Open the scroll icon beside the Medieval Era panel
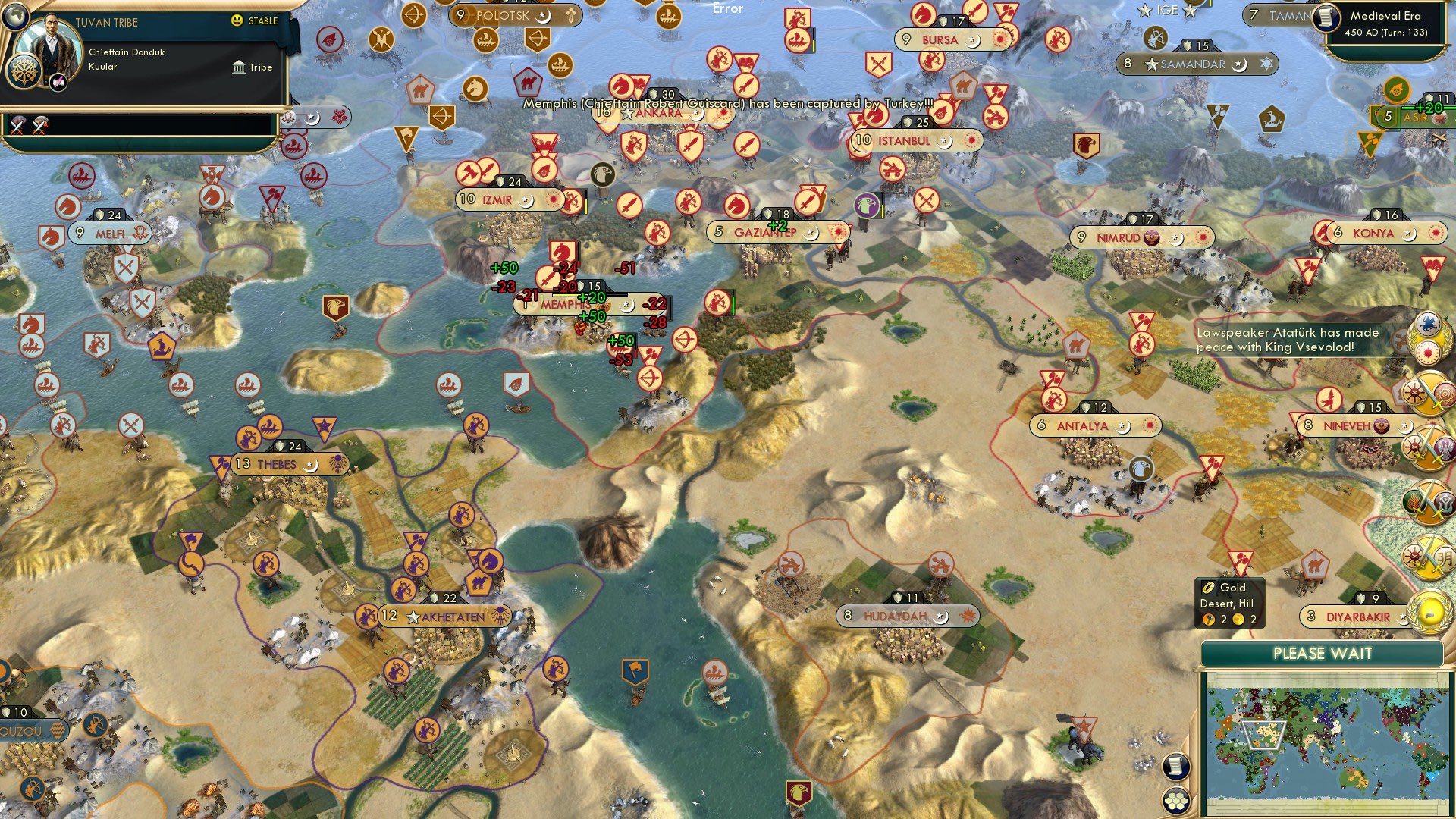 pos(1326,18)
